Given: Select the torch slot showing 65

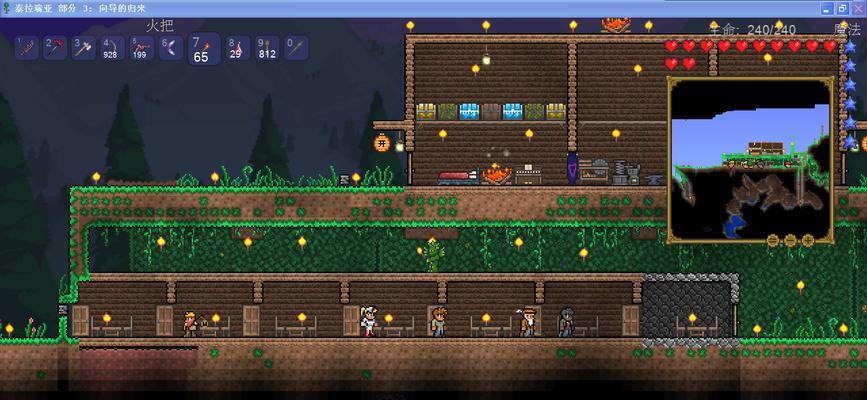Looking at the screenshot, I should [201, 49].
